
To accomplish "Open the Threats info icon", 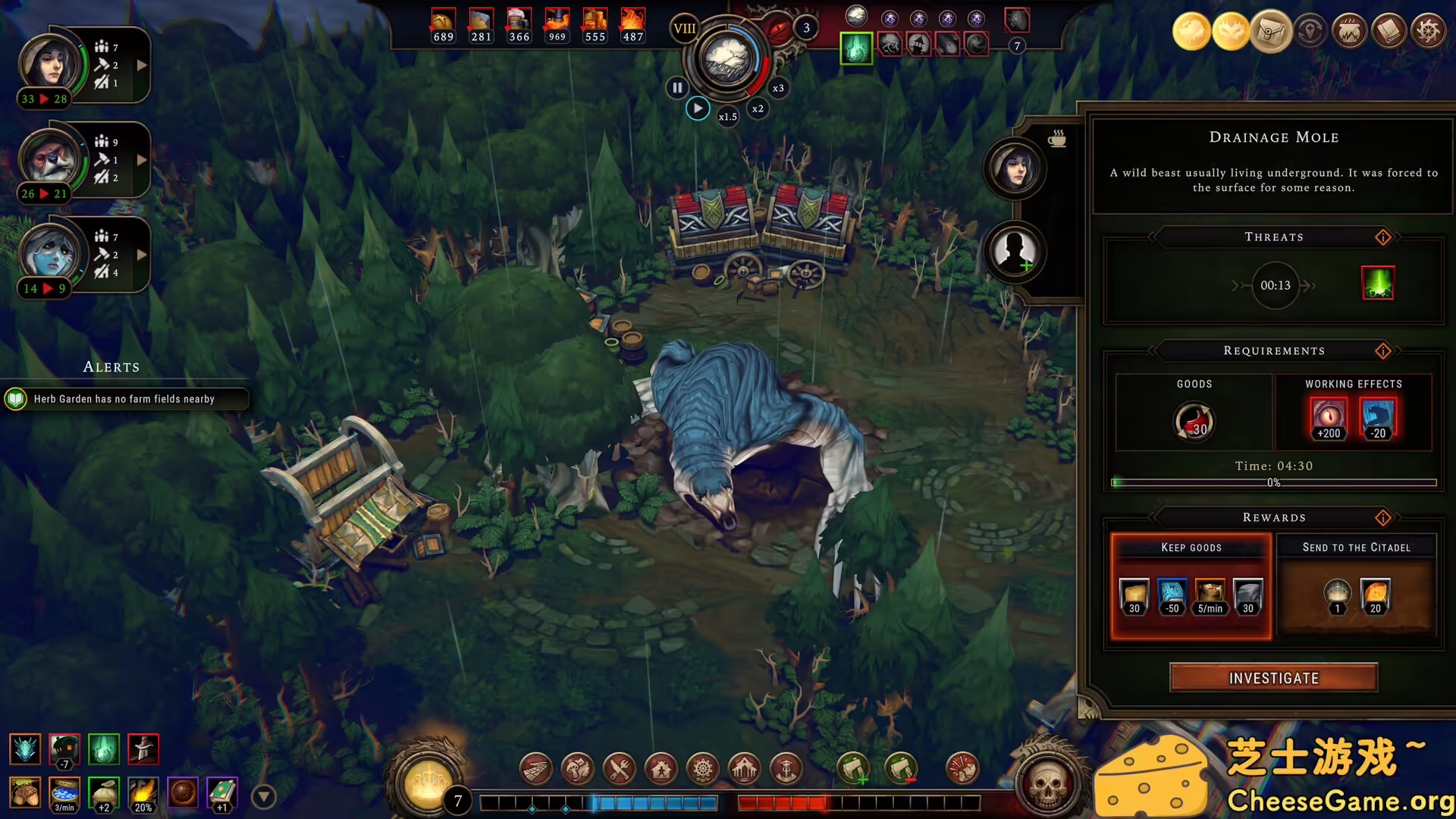I will [x=1383, y=237].
